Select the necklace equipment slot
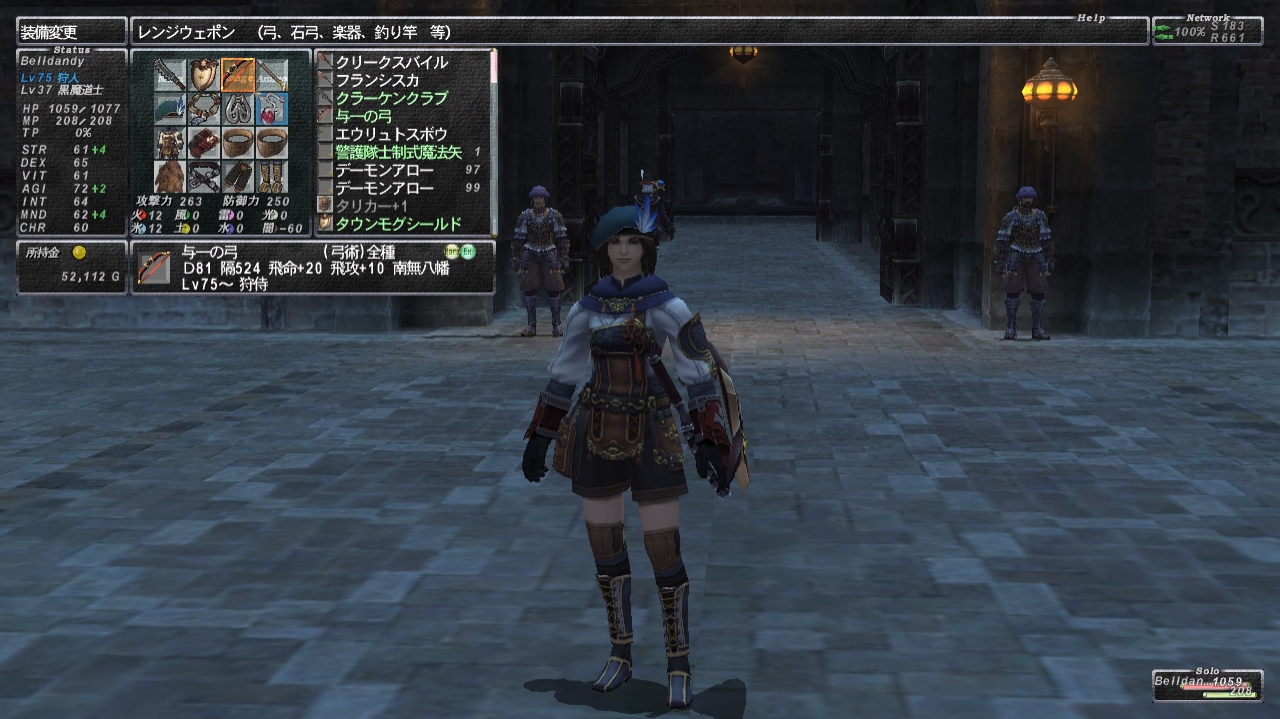1280x719 pixels. click(x=204, y=109)
